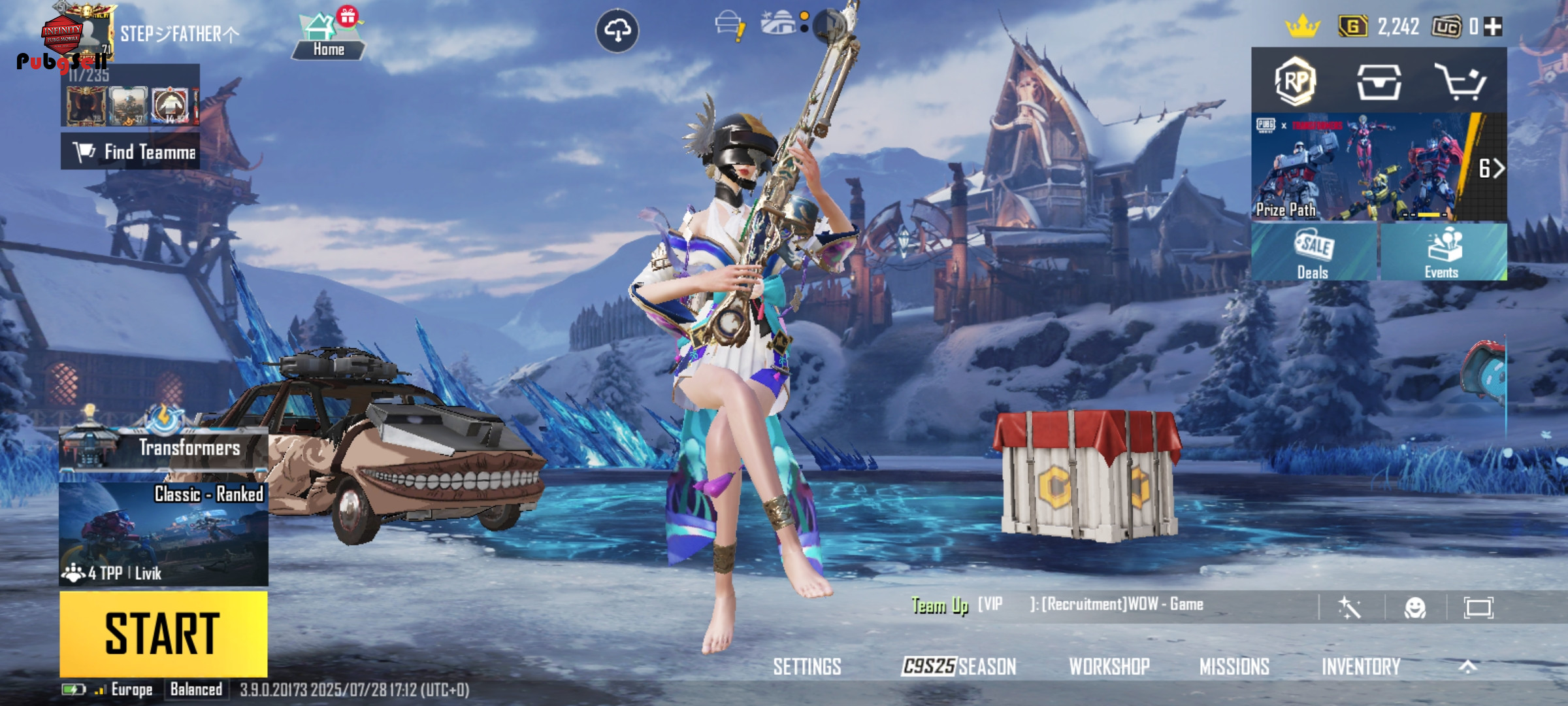Click Find Teammates button
The width and height of the screenshot is (1568, 706).
tap(131, 152)
